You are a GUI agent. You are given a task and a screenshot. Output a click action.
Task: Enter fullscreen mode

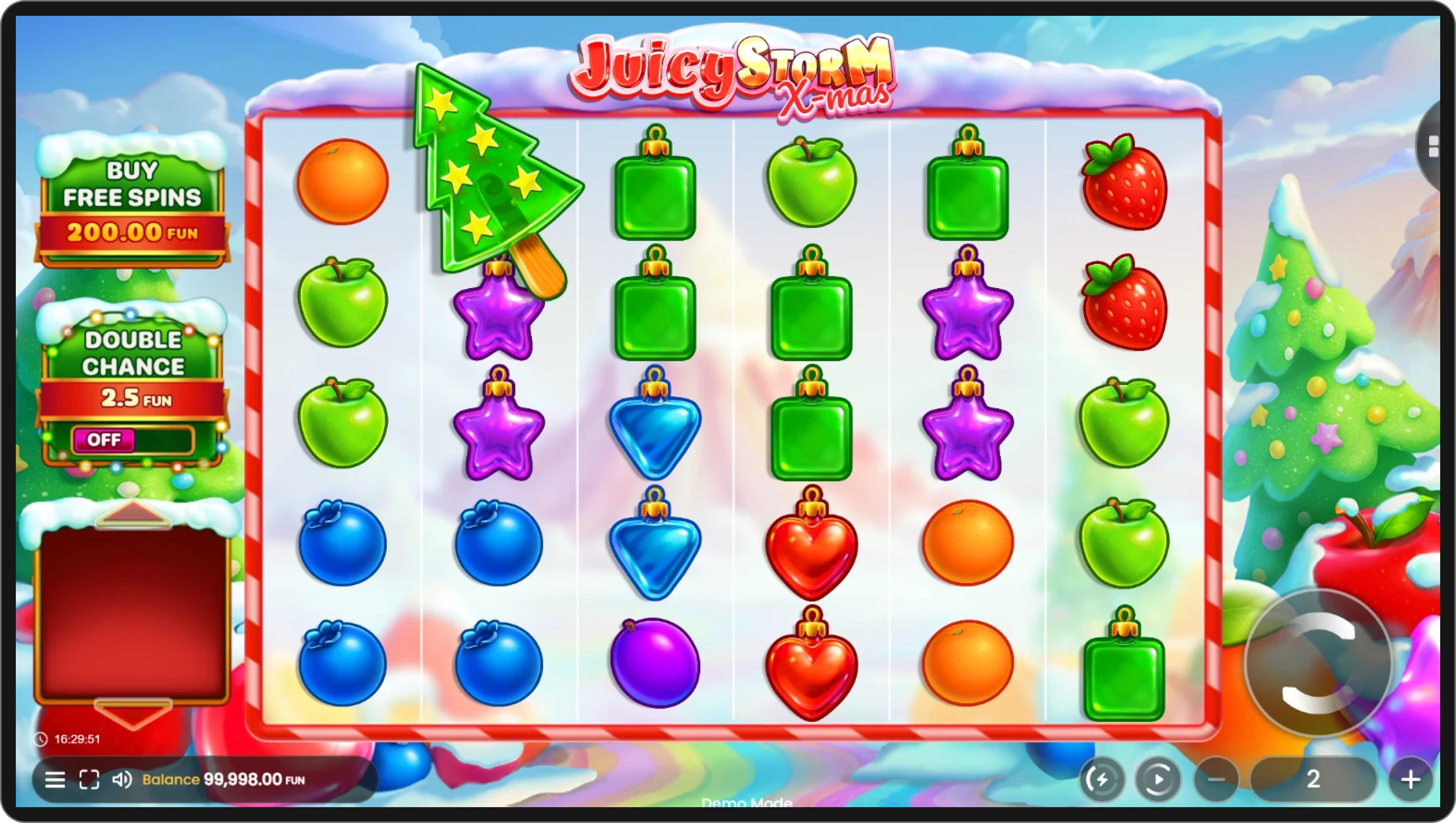(89, 780)
